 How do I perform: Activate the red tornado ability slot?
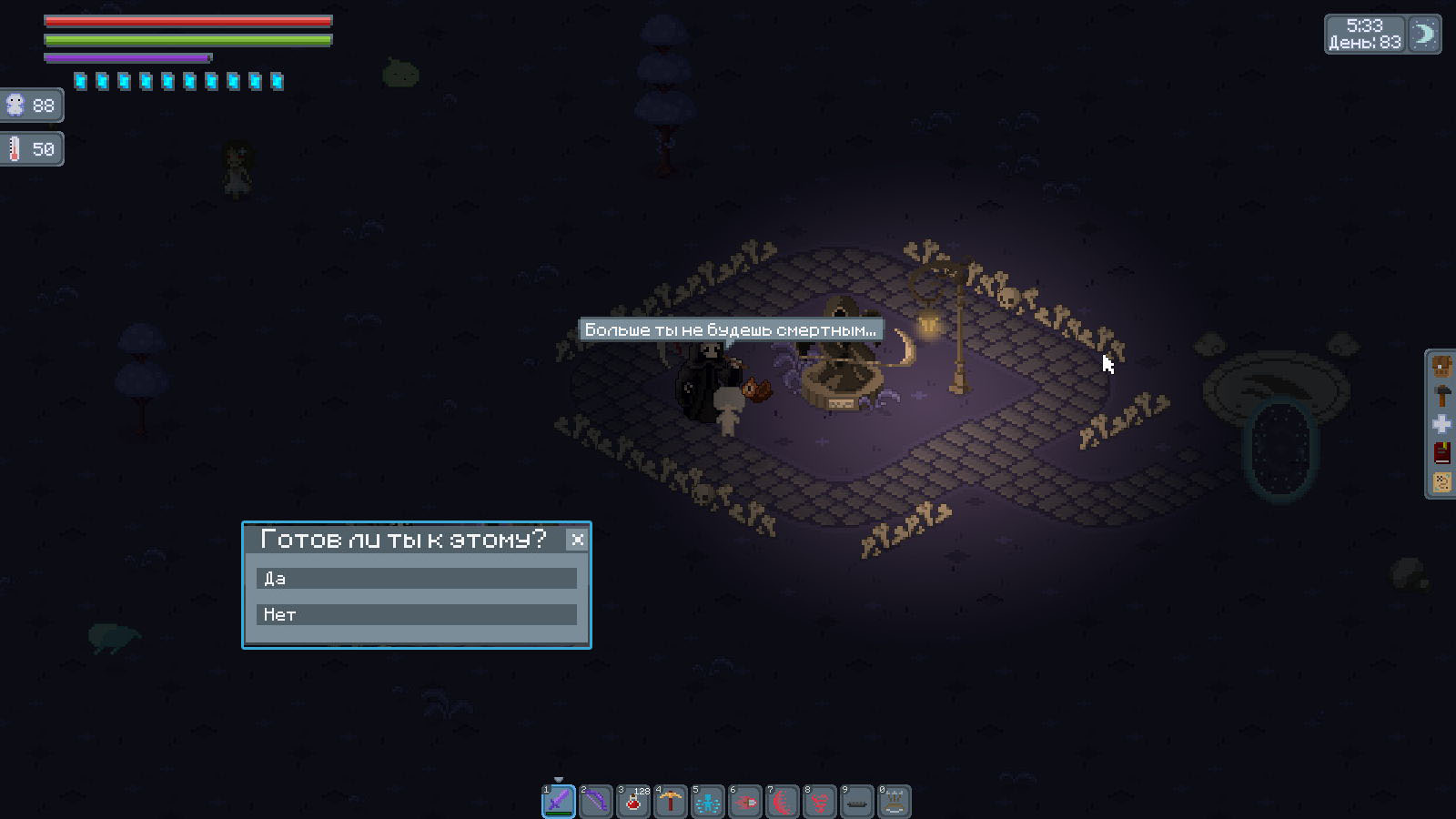pos(820,802)
